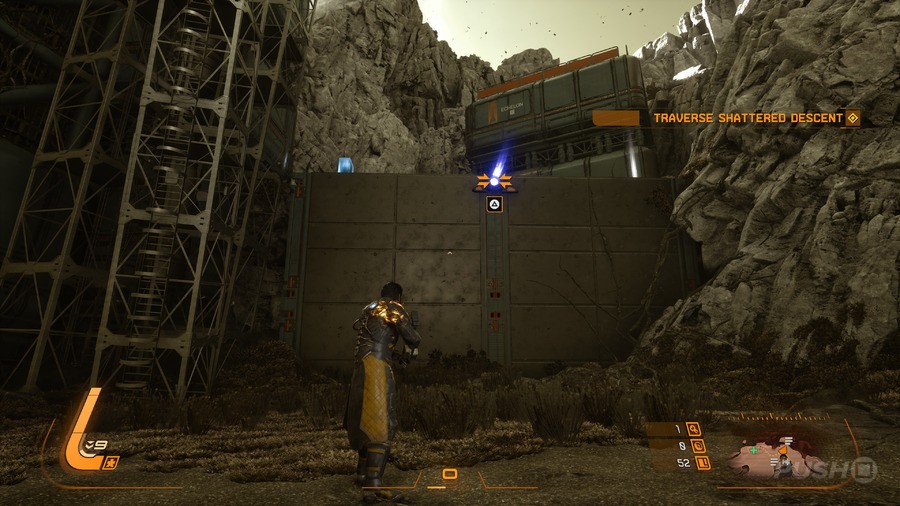Click the winged waypoint marker above the wall

tap(493, 181)
